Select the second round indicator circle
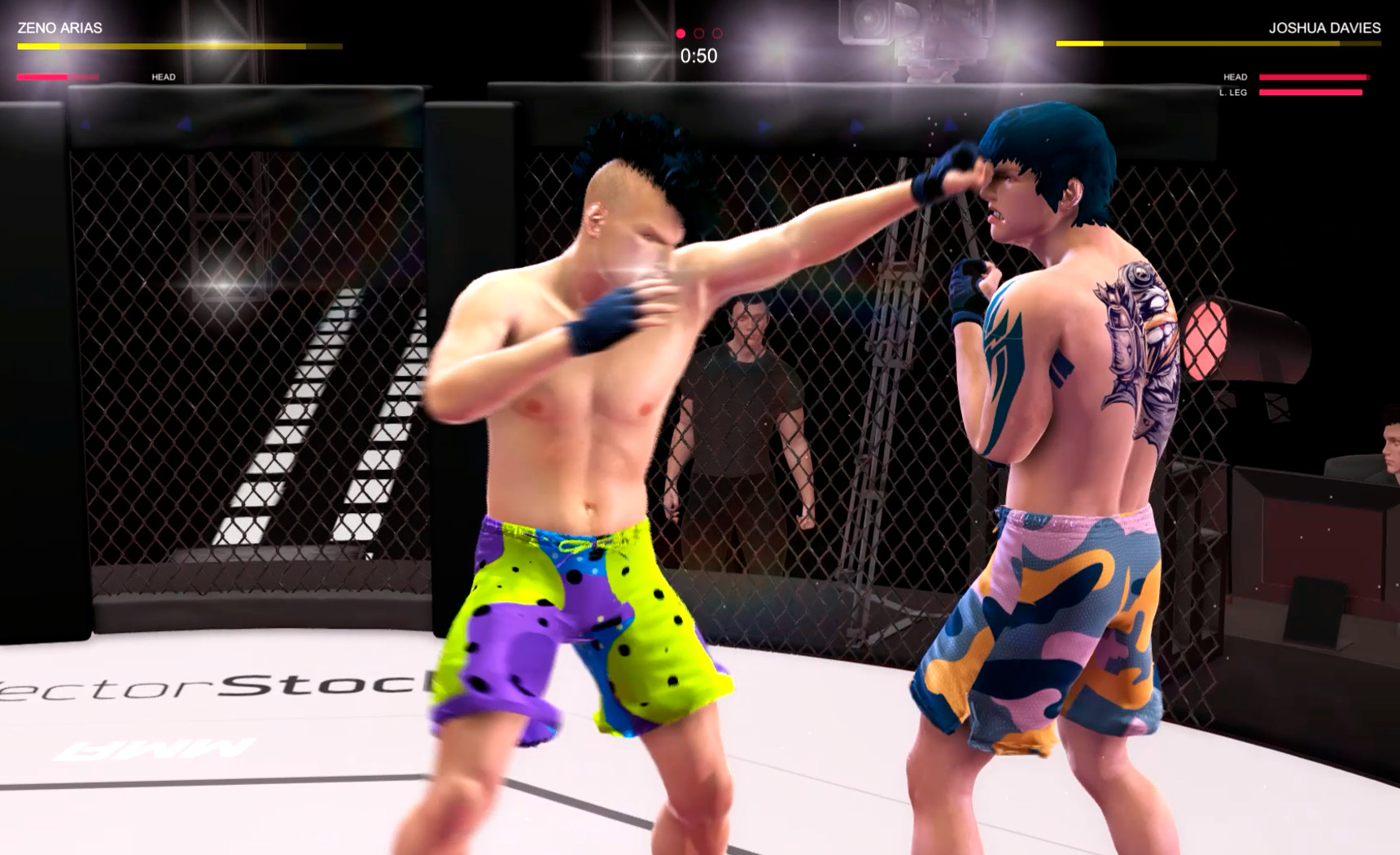Screen dimensions: 1400x855 (698, 34)
